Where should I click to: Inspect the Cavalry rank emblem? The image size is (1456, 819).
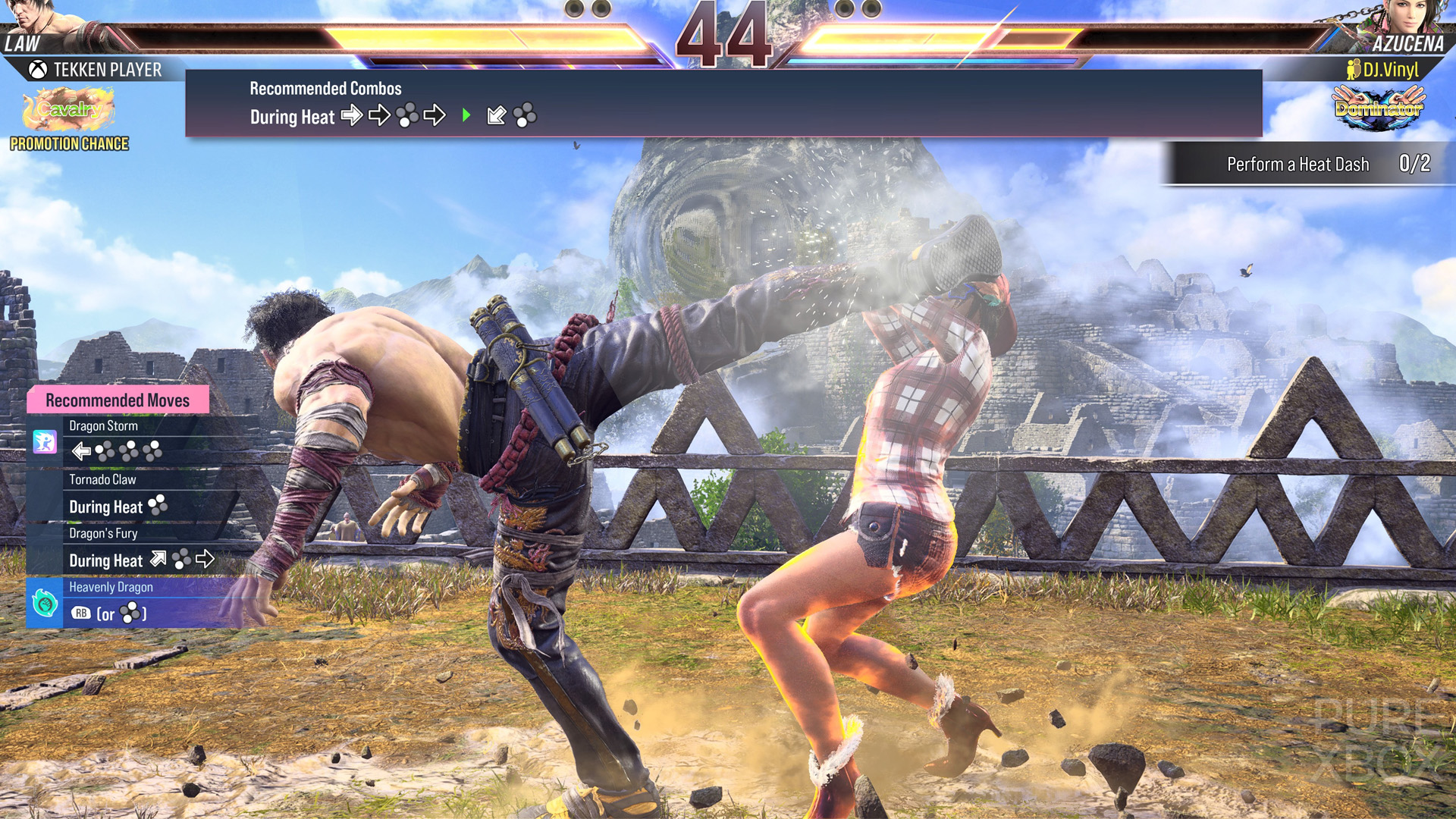click(x=68, y=108)
